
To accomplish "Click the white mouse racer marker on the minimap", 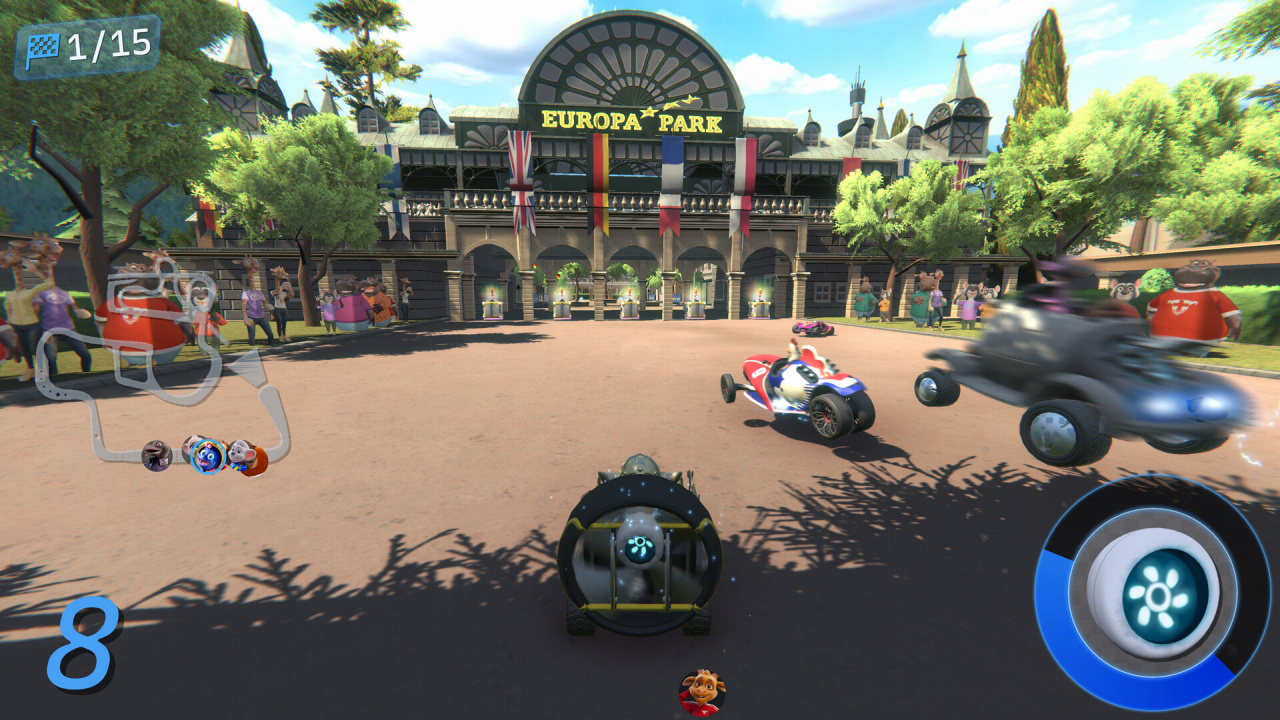I will pos(240,454).
